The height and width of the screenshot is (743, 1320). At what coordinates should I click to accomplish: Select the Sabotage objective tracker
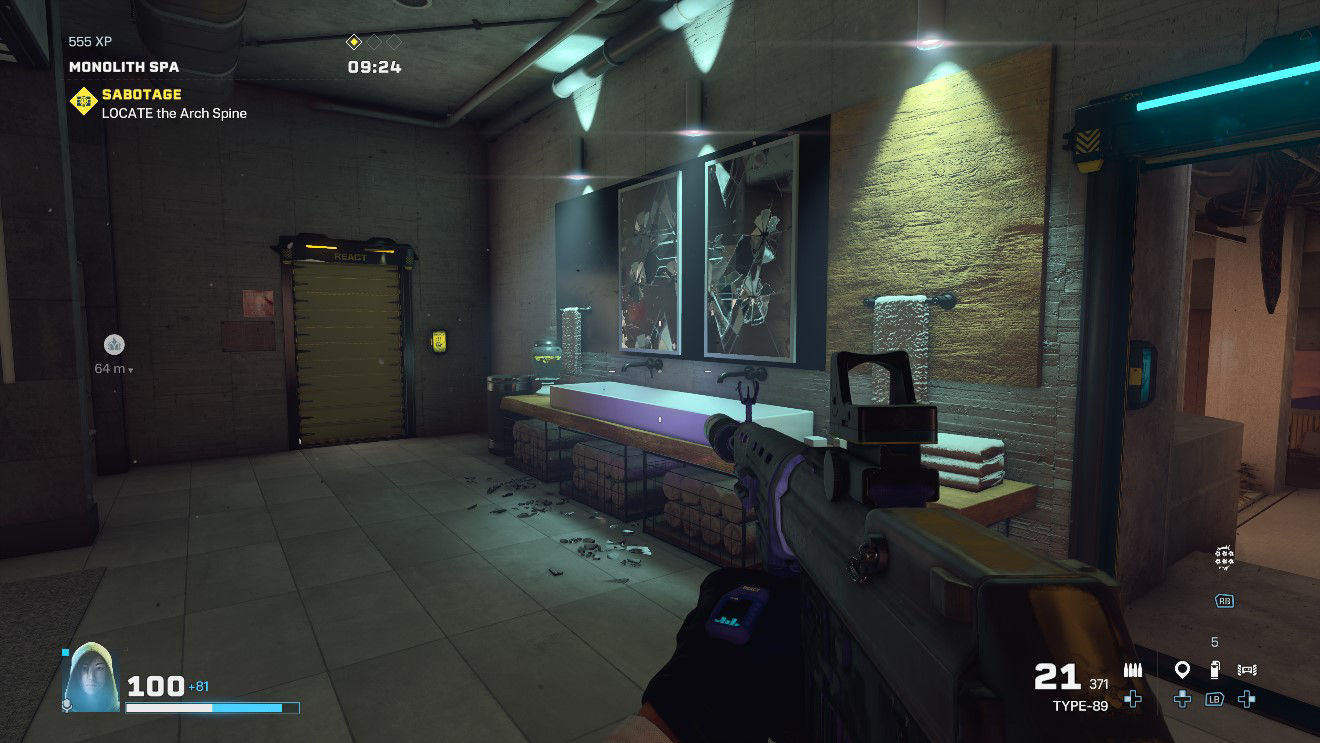click(x=174, y=103)
